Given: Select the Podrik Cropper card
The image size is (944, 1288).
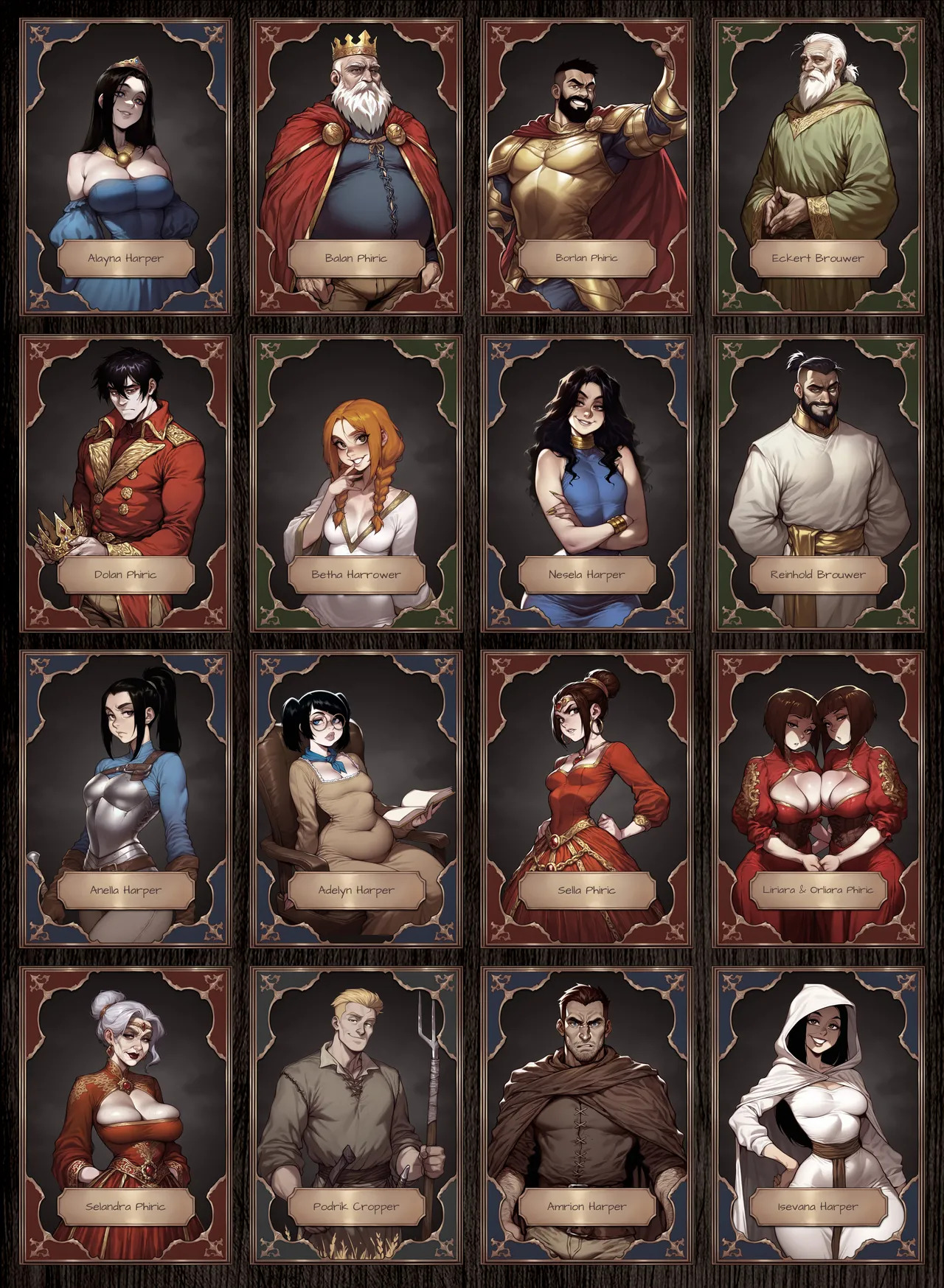Looking at the screenshot, I should pos(356,1115).
